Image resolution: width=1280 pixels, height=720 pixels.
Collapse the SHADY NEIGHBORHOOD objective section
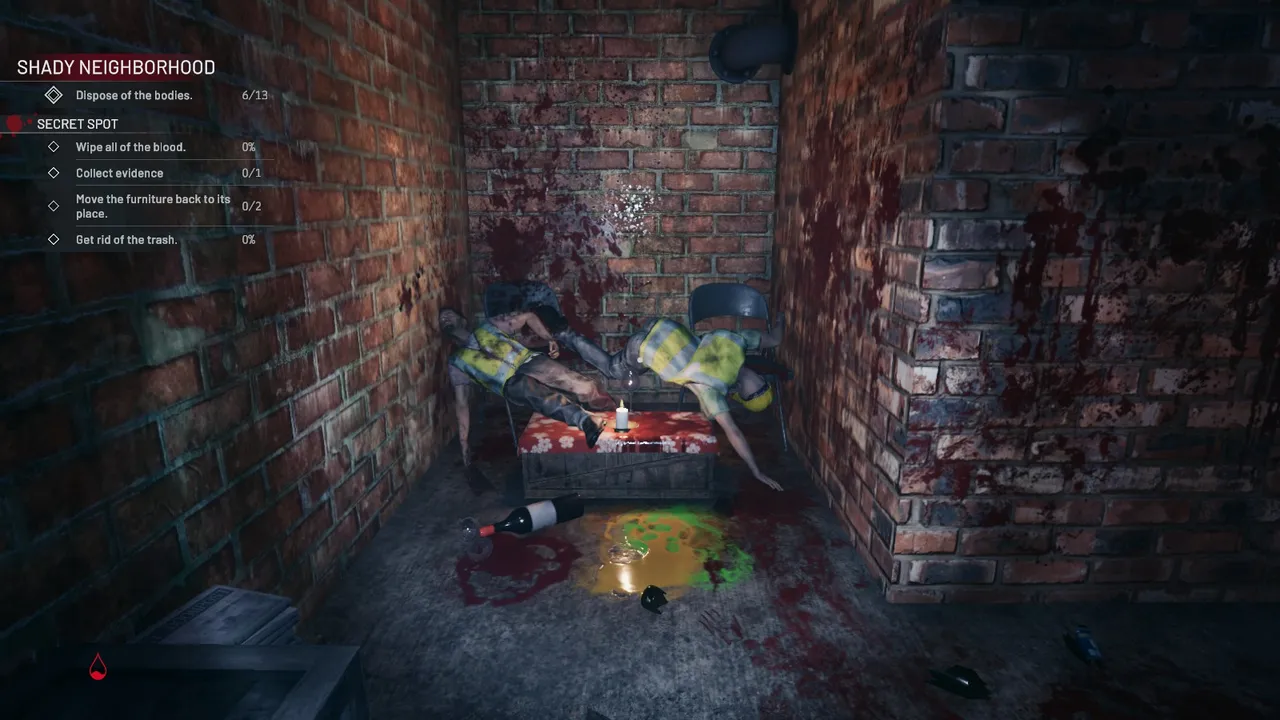[x=115, y=67]
